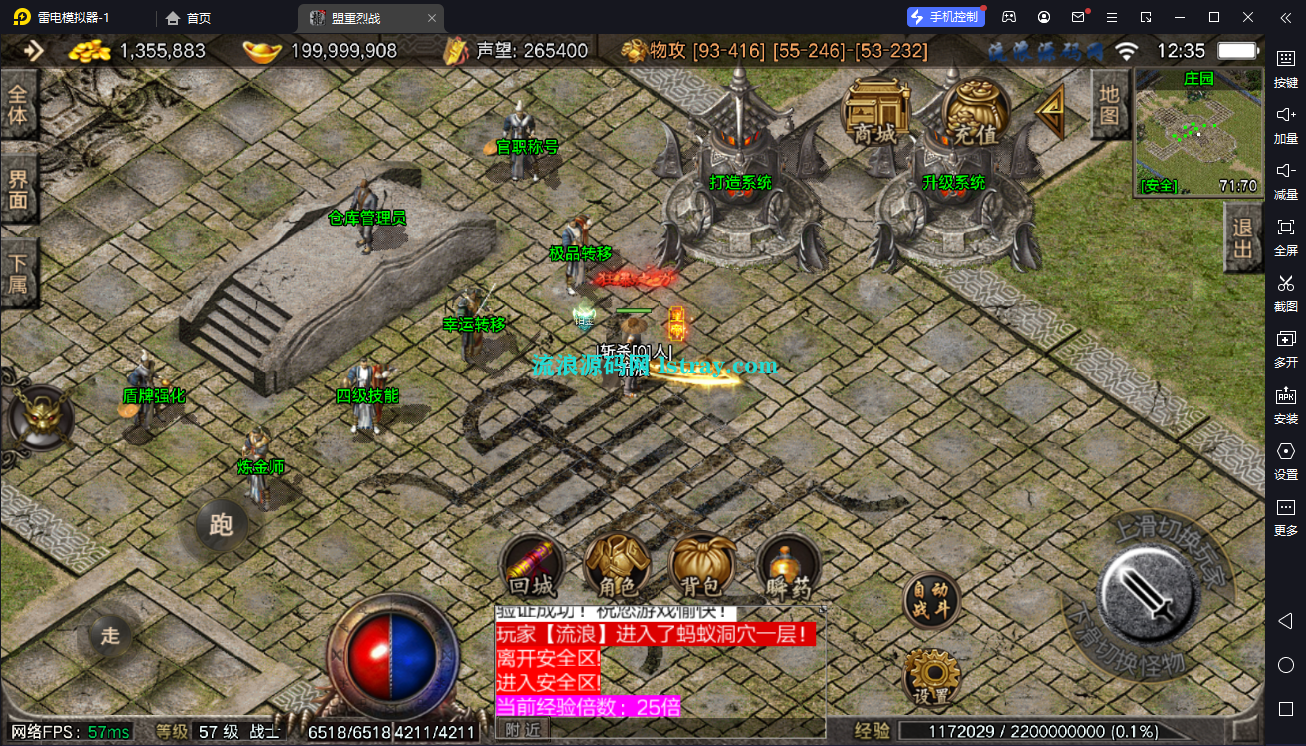The width and height of the screenshot is (1306, 746).
Task: Open the 背包 backpack
Action: click(702, 566)
